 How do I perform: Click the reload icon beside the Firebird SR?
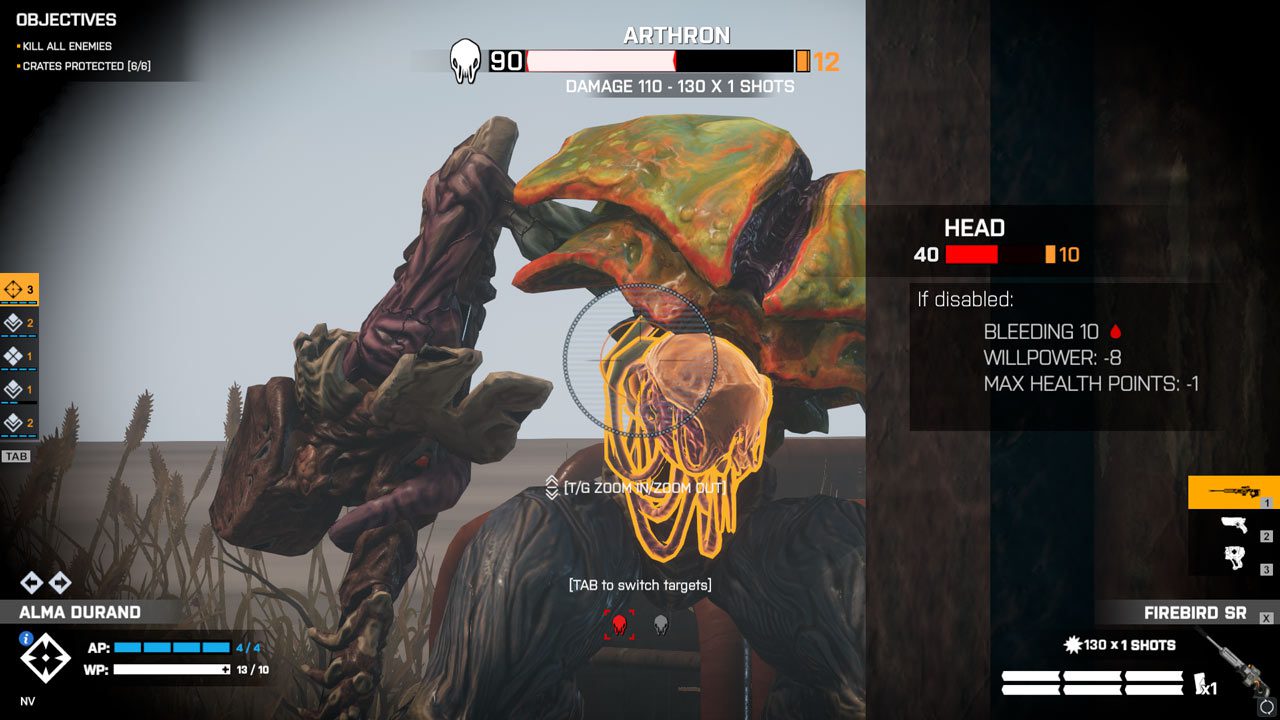(1266, 706)
